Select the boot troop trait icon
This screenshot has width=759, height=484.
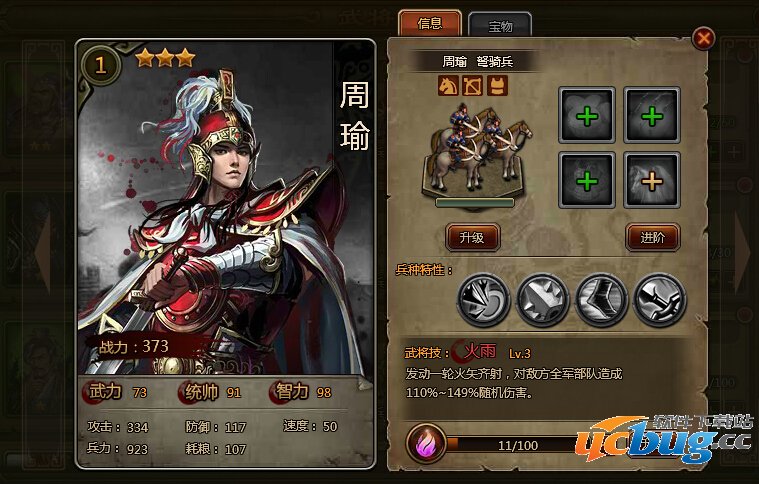[x=601, y=298]
